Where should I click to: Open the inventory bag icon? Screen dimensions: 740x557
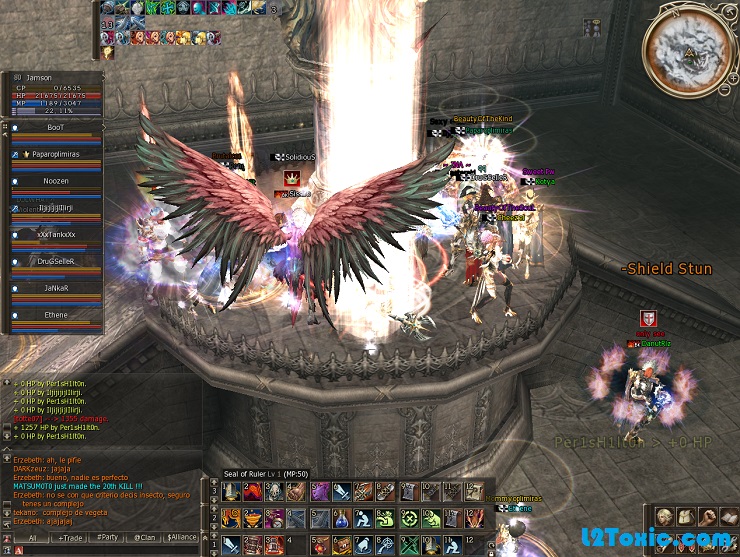tap(685, 517)
